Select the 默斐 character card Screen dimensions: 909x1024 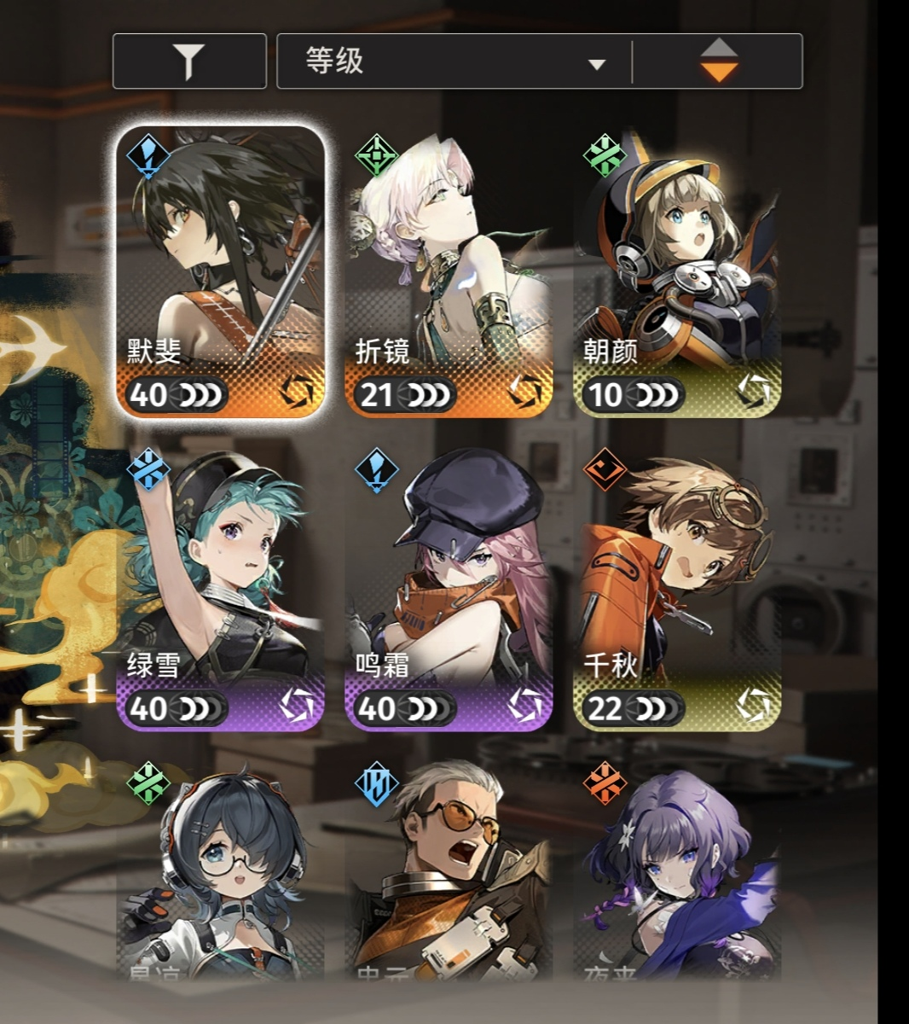(x=221, y=271)
